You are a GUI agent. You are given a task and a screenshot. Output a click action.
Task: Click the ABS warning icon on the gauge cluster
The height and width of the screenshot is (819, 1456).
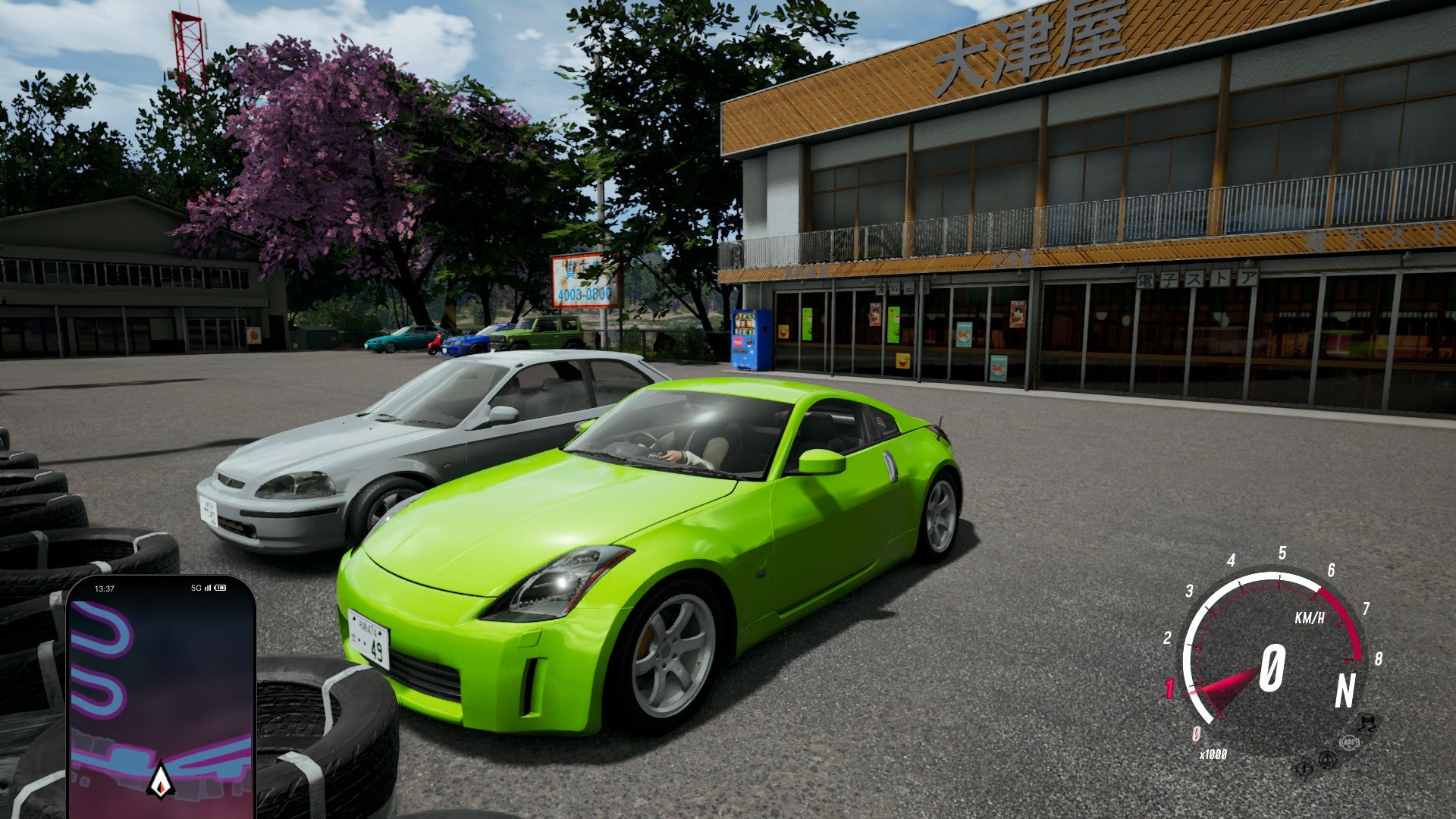point(1350,742)
